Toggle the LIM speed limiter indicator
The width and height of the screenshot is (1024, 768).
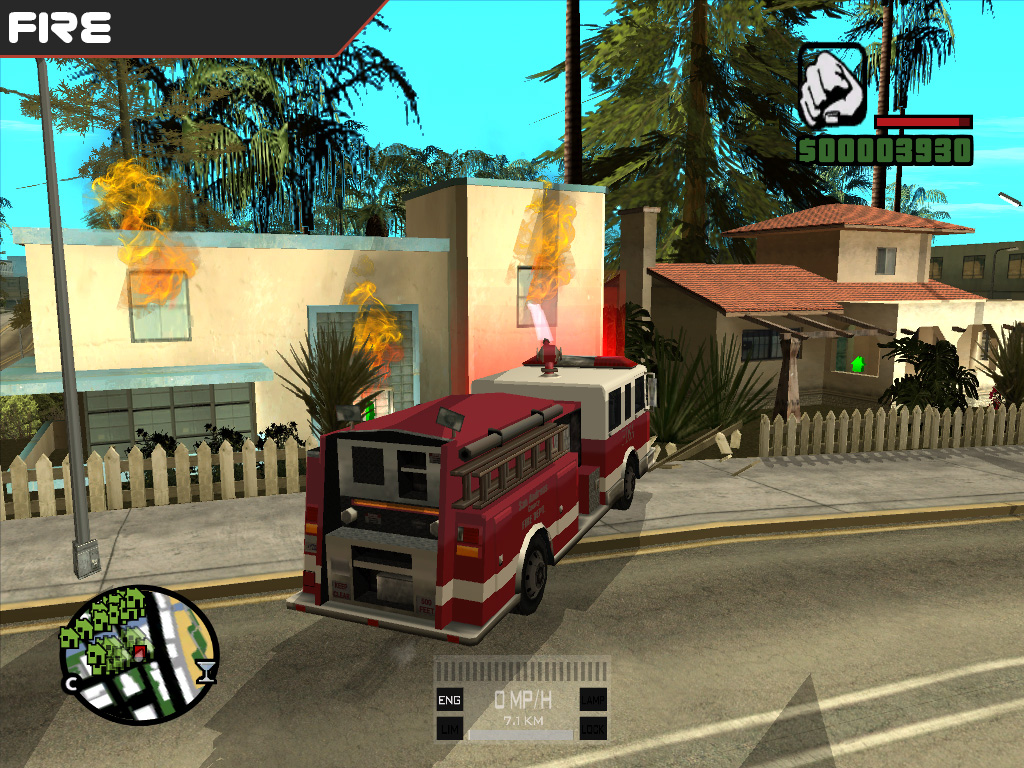click(450, 728)
